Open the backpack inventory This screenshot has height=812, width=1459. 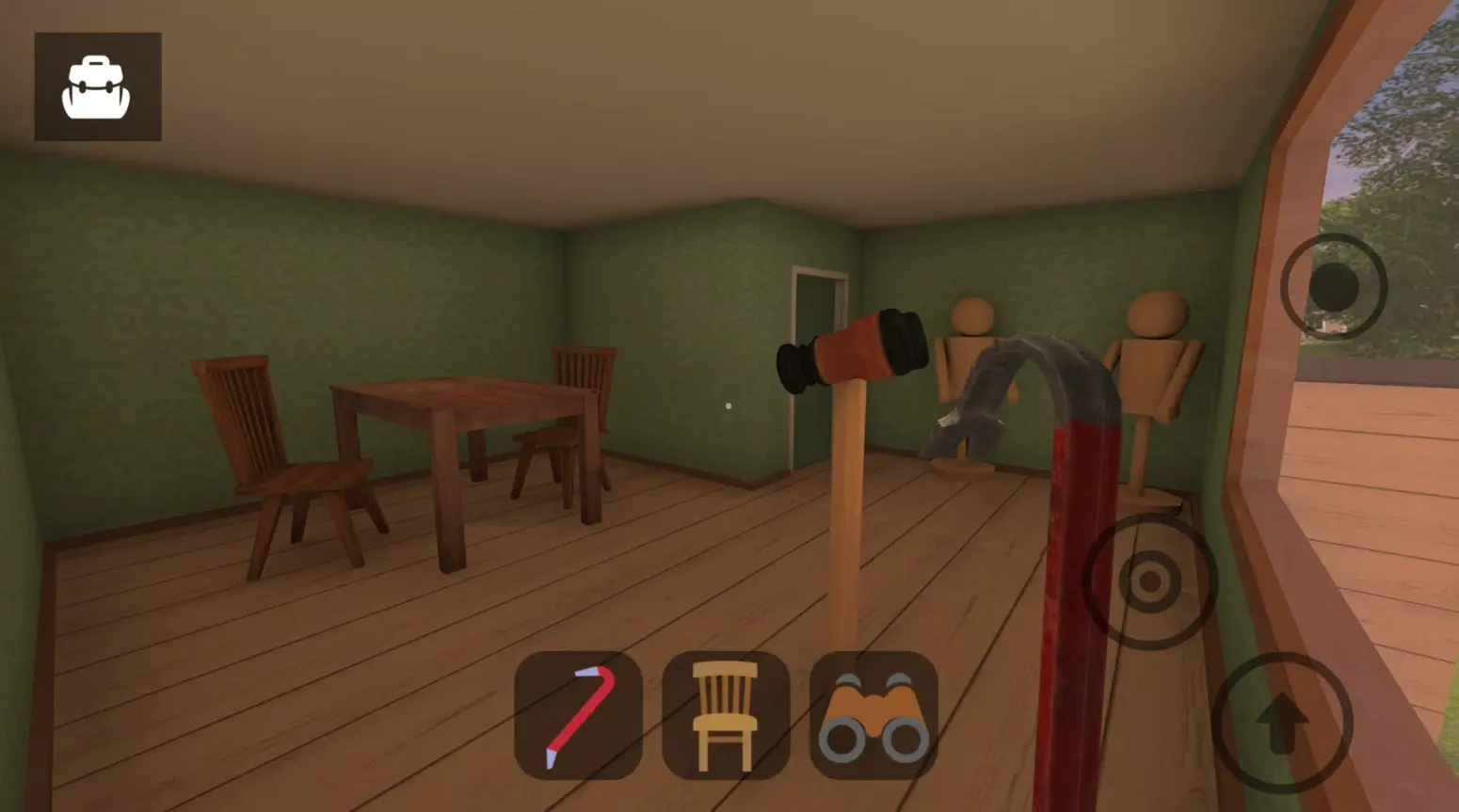[97, 86]
